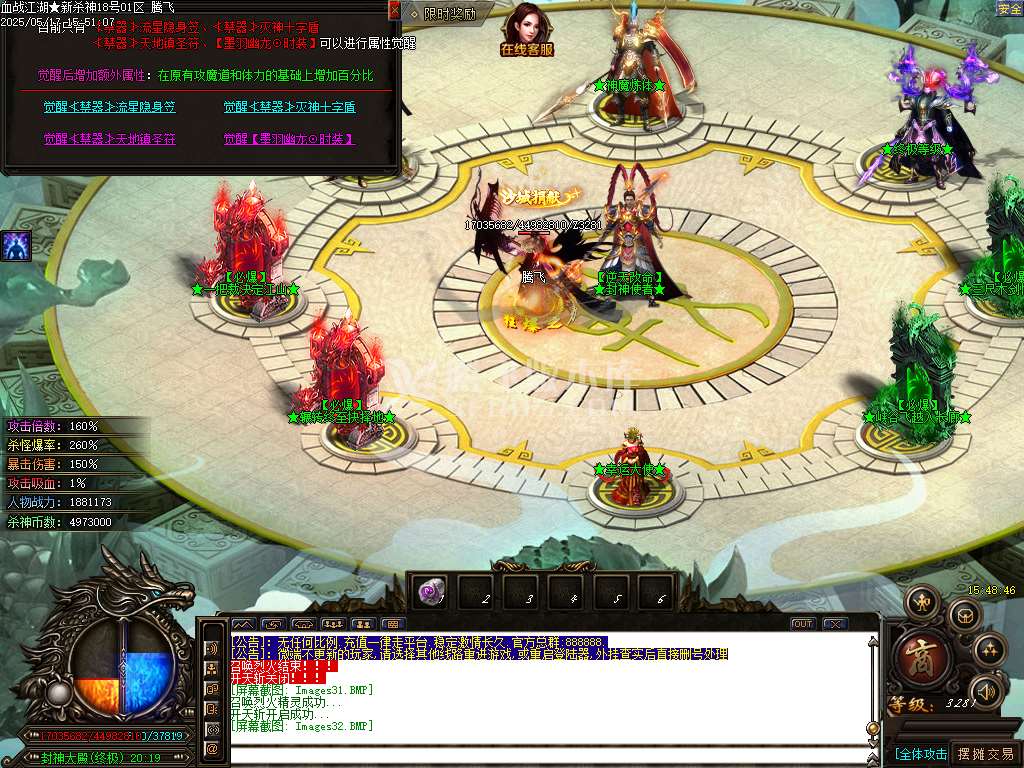Click the blue skill buff icon

(16, 245)
